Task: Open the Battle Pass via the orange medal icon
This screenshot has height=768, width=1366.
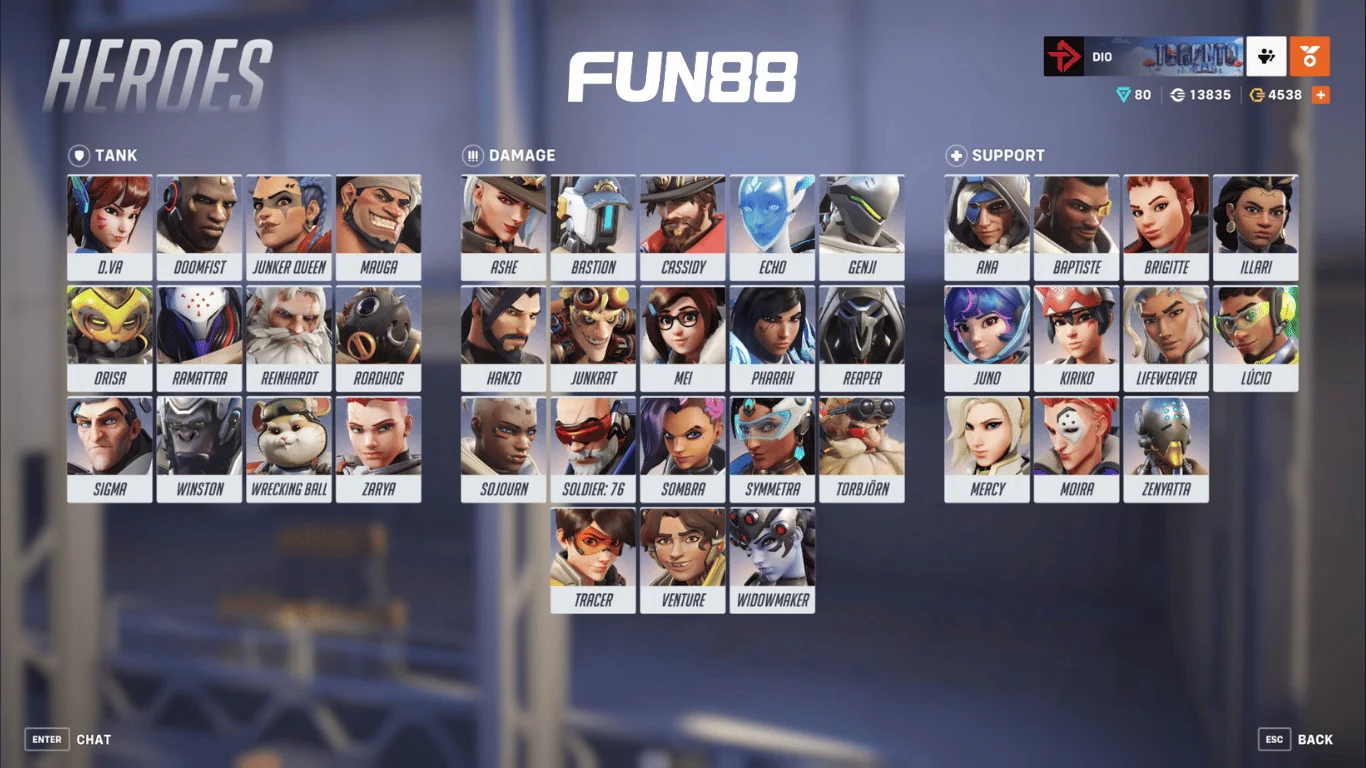Action: (1310, 57)
